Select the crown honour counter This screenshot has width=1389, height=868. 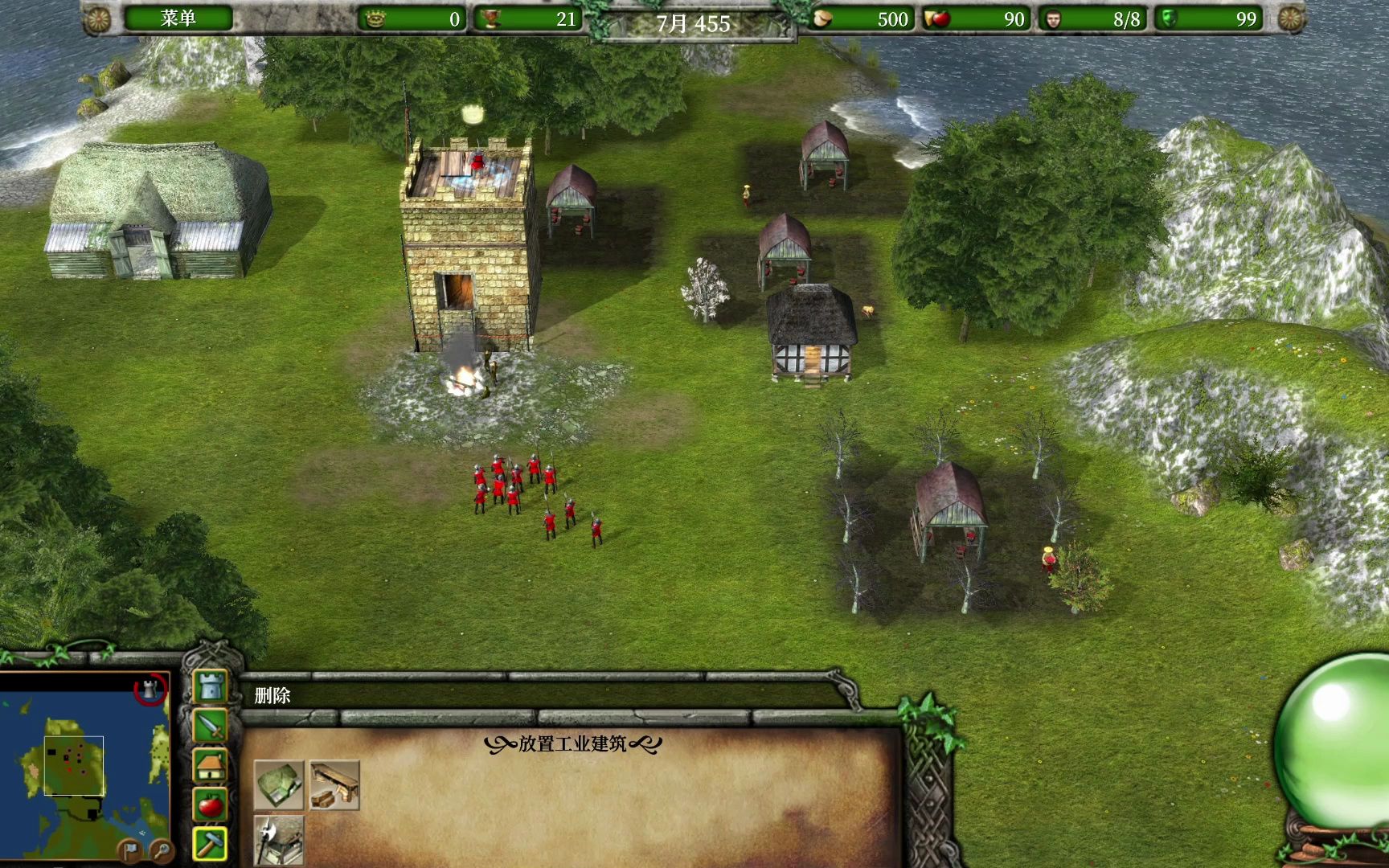[x=412, y=18]
